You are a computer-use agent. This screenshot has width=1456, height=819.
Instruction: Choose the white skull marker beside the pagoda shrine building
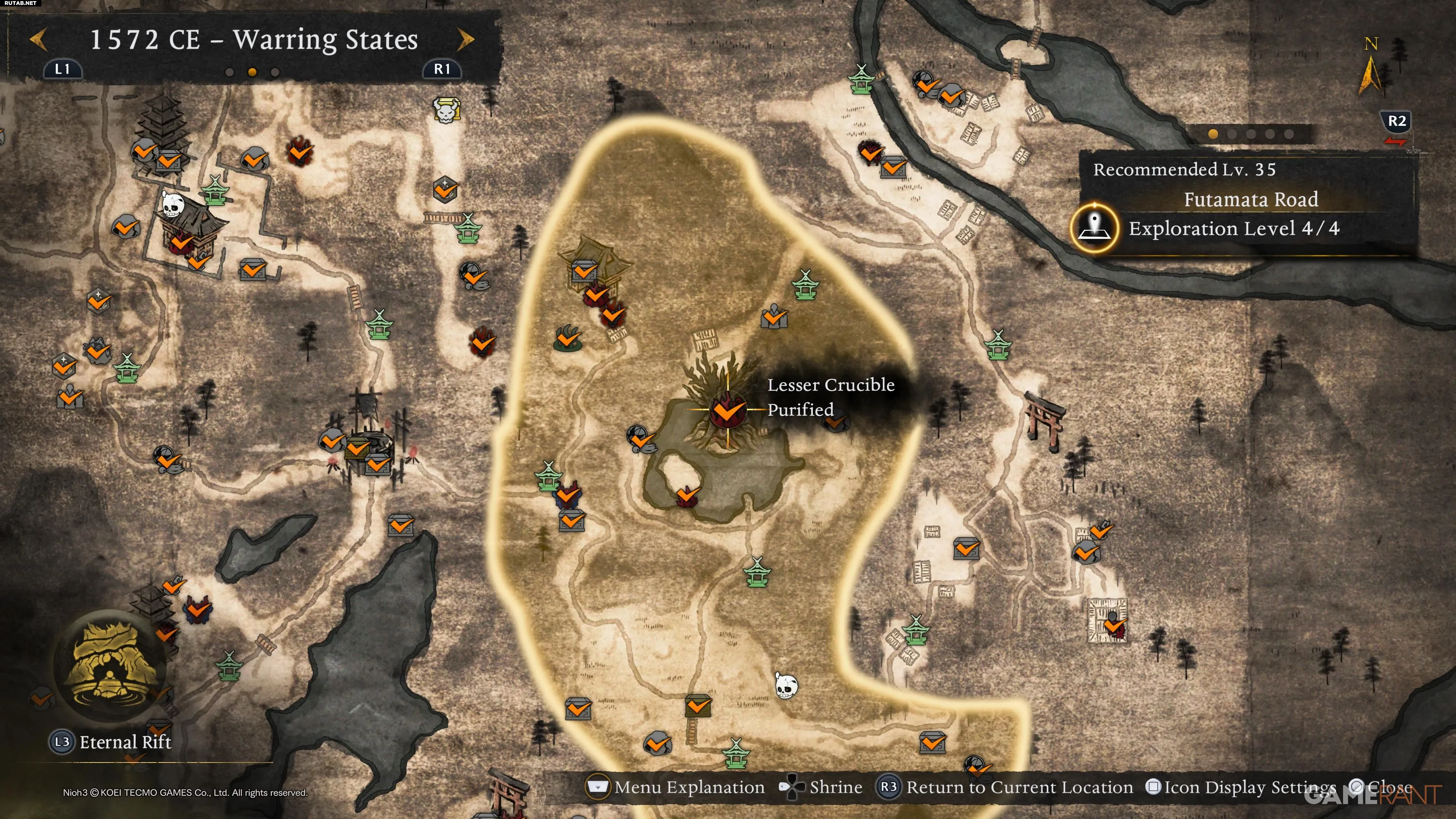click(x=173, y=204)
